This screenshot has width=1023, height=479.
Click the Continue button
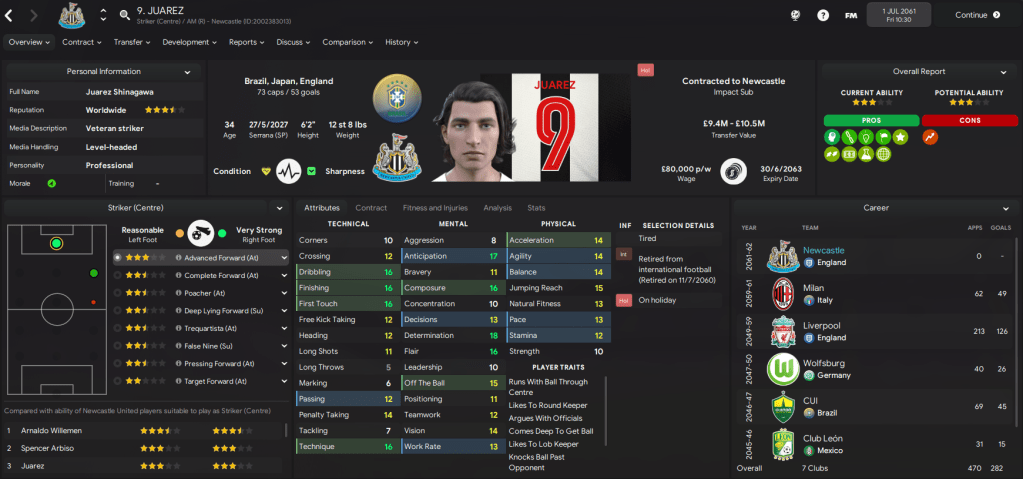[x=976, y=15]
